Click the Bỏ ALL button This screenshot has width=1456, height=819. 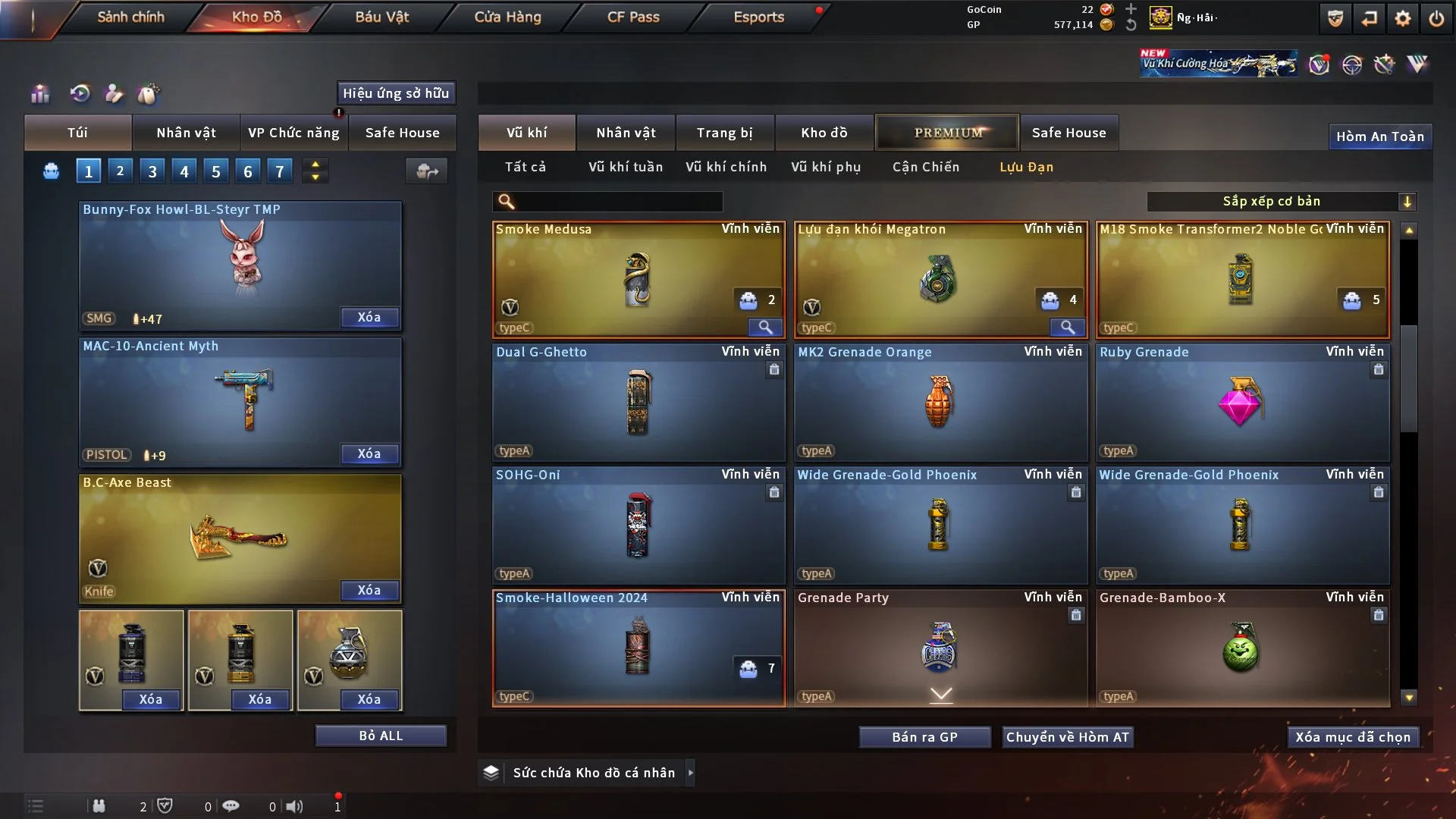[381, 736]
